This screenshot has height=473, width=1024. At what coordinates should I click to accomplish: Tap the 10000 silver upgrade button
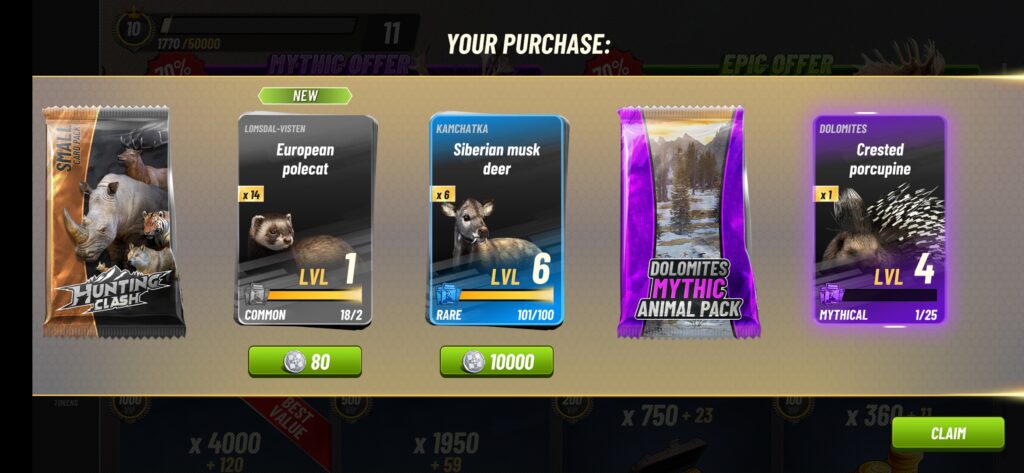coord(497,361)
